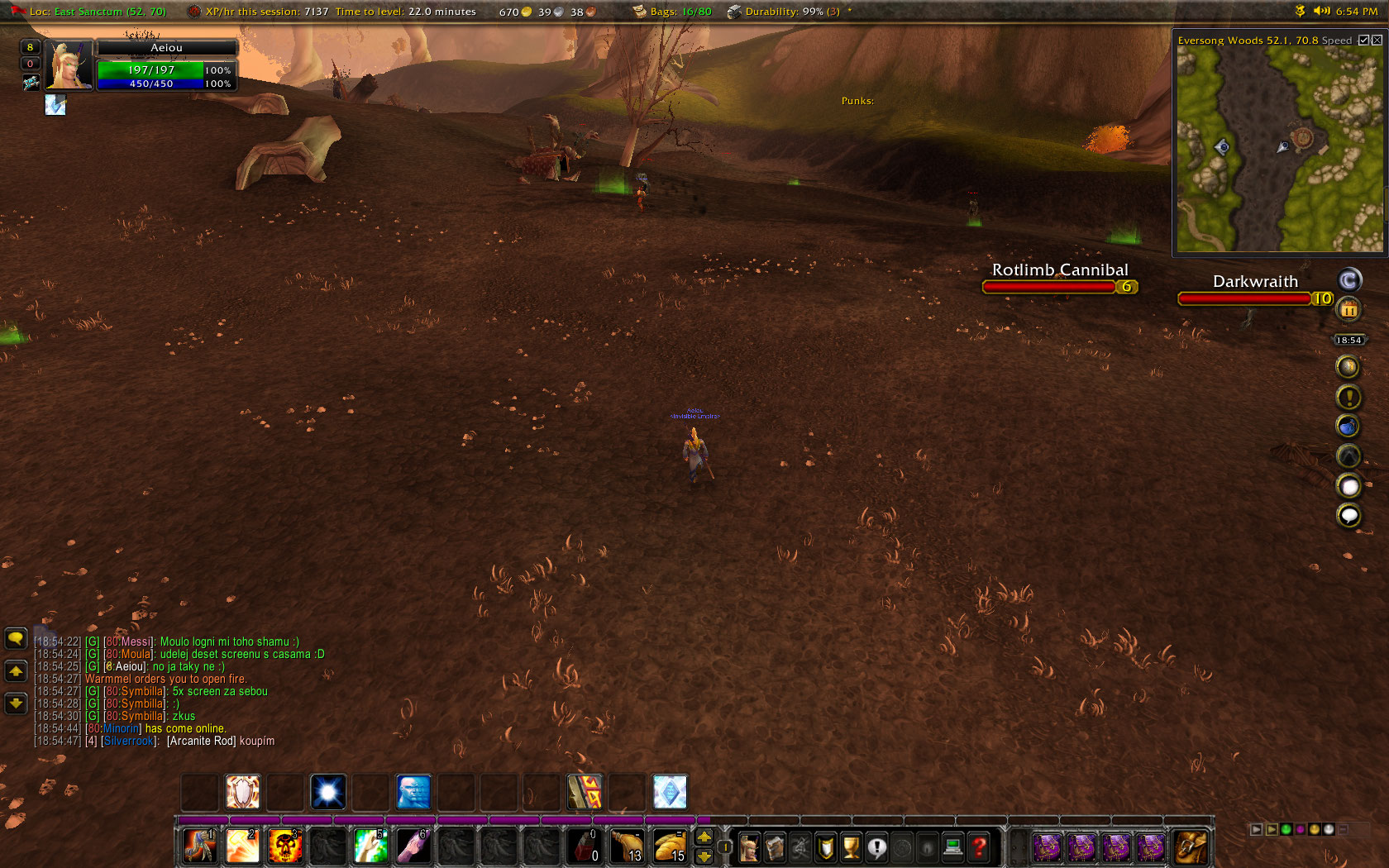Use the bread stack of 15
Image resolution: width=1389 pixels, height=868 pixels.
[x=670, y=847]
